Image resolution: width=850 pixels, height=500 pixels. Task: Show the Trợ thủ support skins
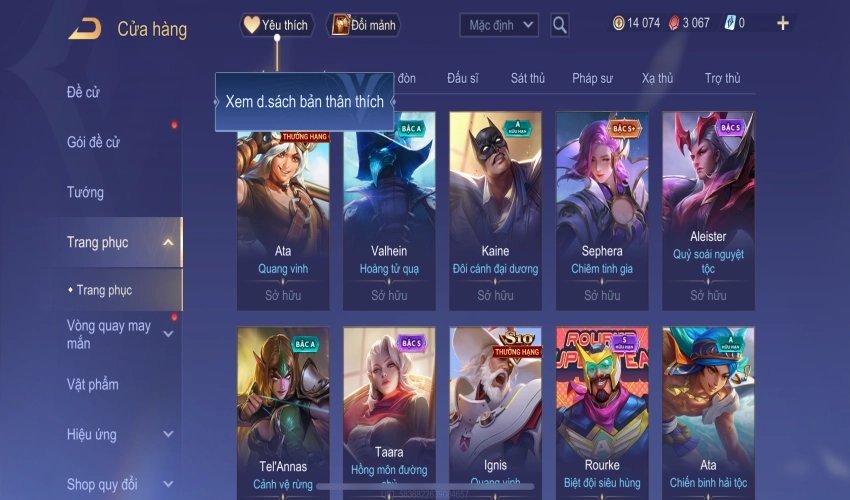[722, 78]
